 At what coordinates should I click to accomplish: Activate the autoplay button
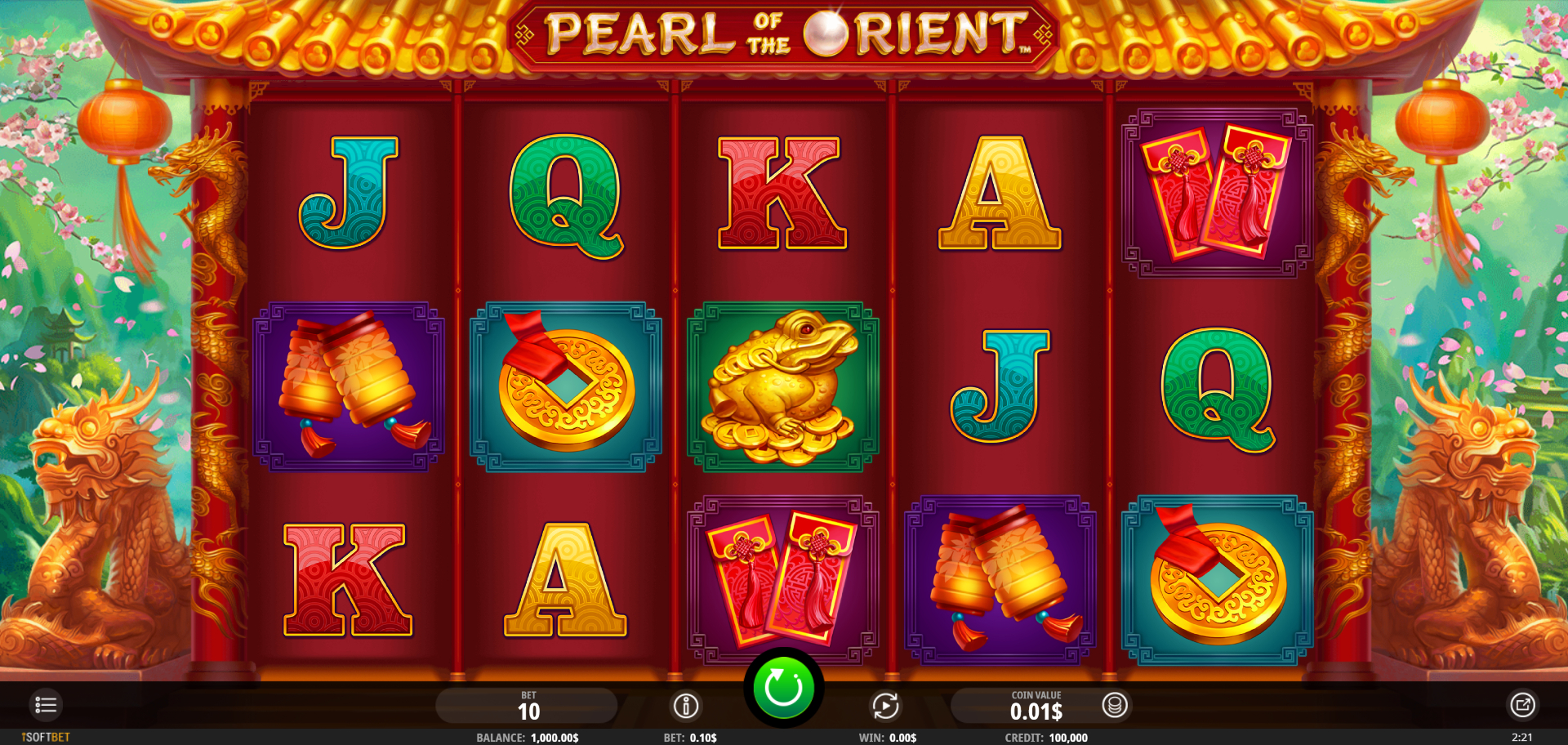pyautogui.click(x=885, y=706)
